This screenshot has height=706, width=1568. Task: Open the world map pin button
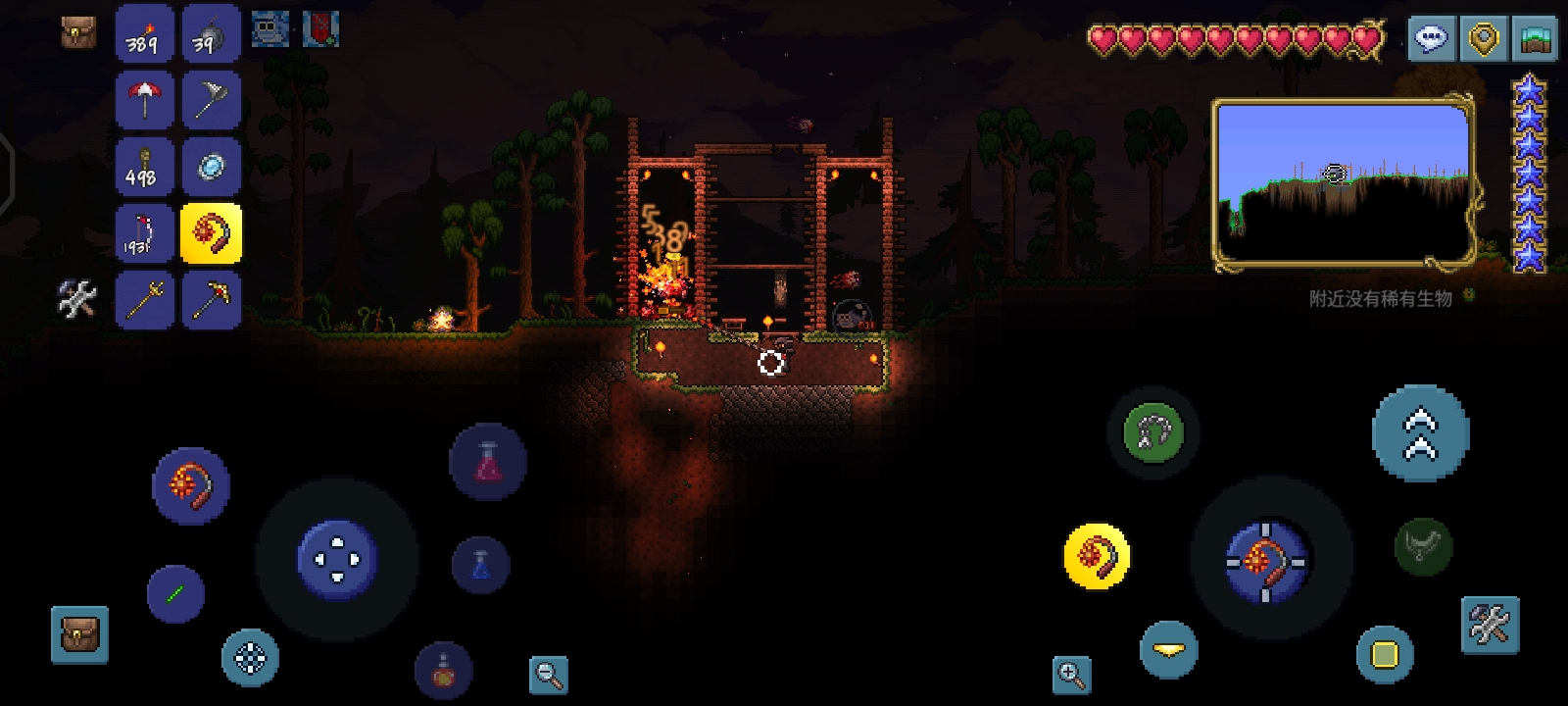click(1484, 39)
